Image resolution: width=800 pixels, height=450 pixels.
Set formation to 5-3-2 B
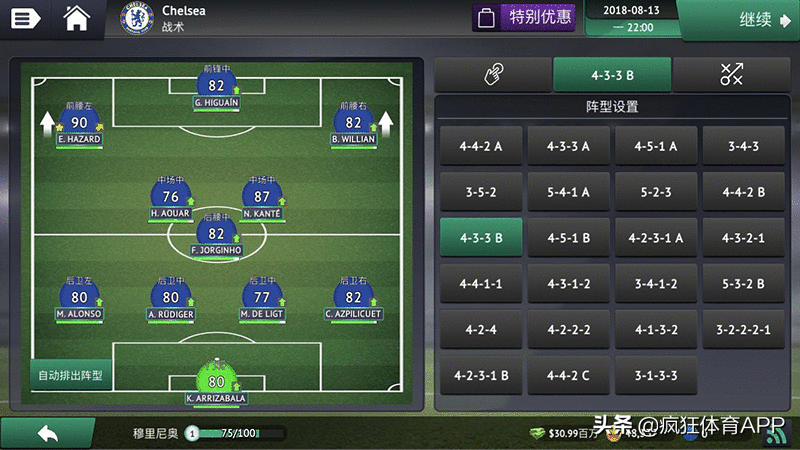coord(743,284)
